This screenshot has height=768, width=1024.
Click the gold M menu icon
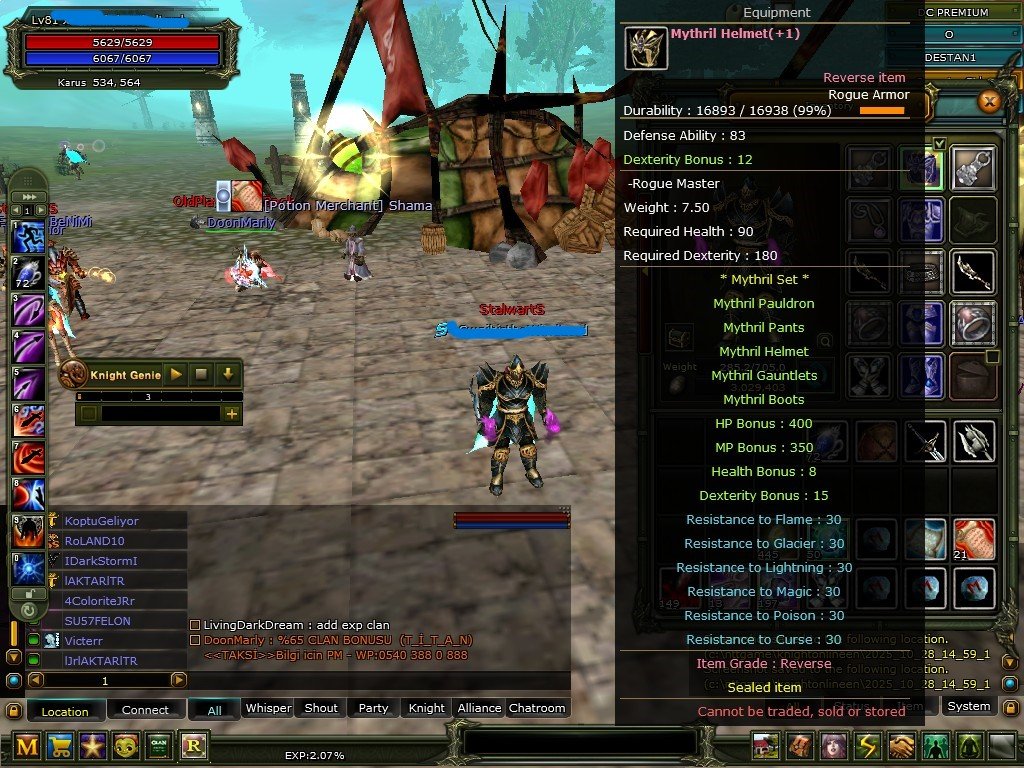27,746
